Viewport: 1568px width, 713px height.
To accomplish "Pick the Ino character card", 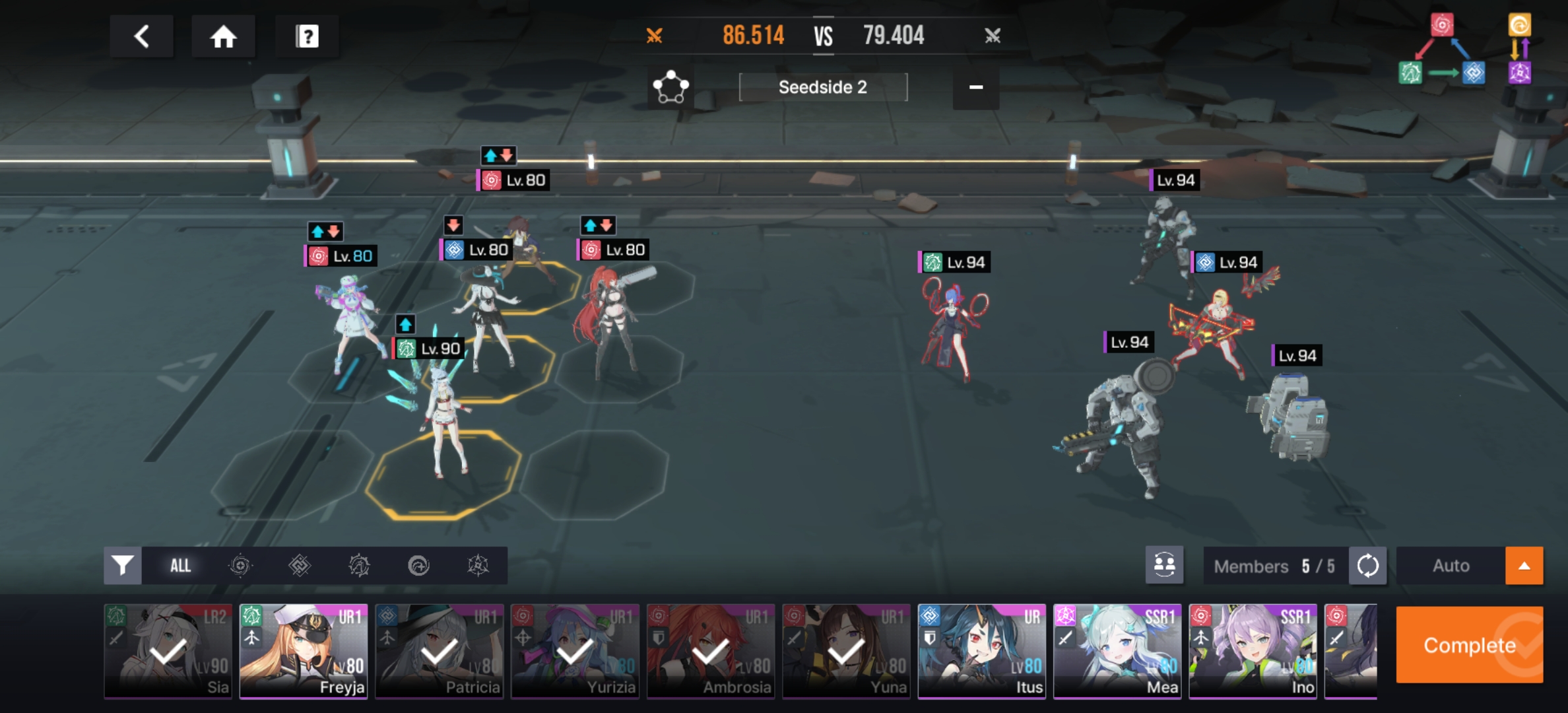I will click(1253, 651).
